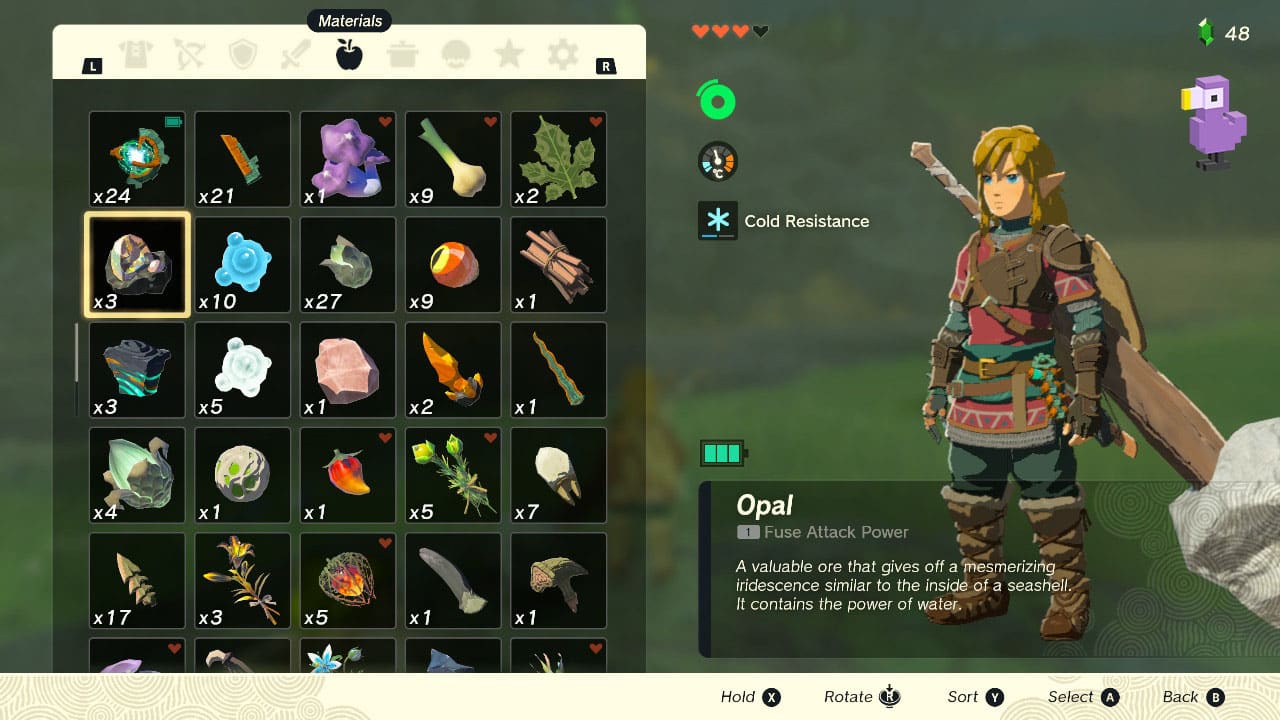This screenshot has height=720, width=1280.
Task: Open the system settings gear icon
Action: click(x=561, y=55)
